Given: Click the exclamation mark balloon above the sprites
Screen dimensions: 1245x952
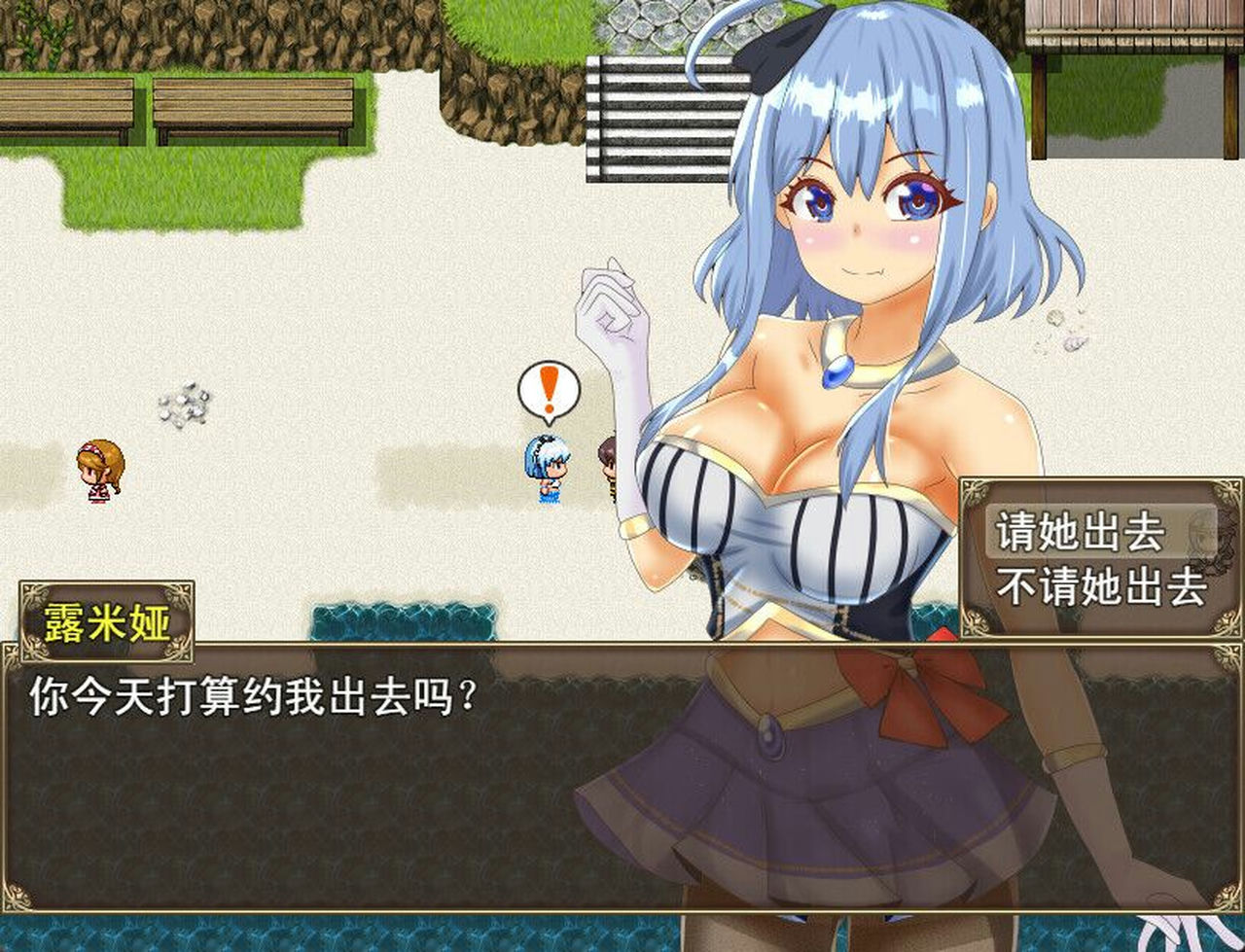Looking at the screenshot, I should [547, 388].
